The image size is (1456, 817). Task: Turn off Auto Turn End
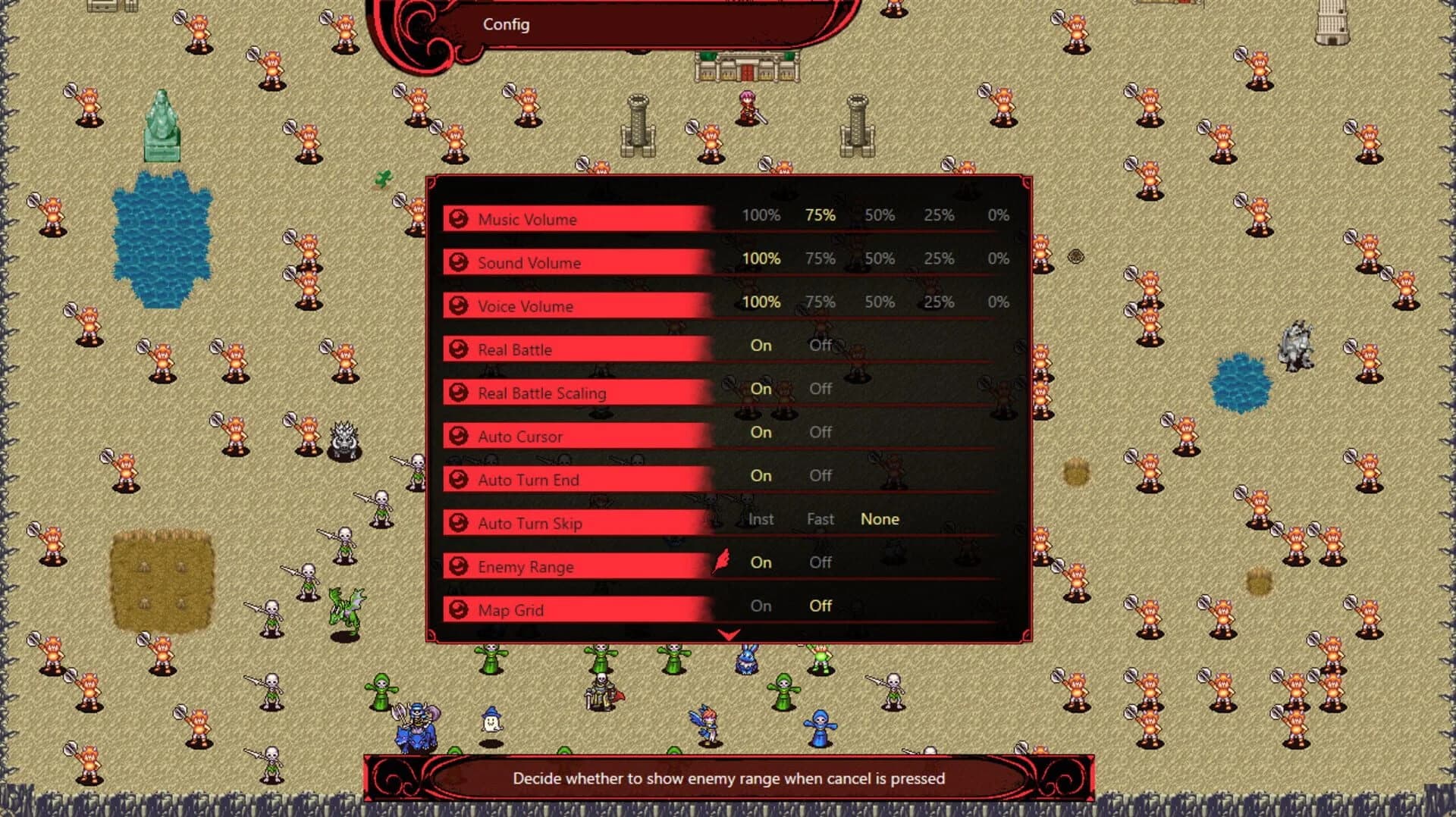tap(821, 475)
